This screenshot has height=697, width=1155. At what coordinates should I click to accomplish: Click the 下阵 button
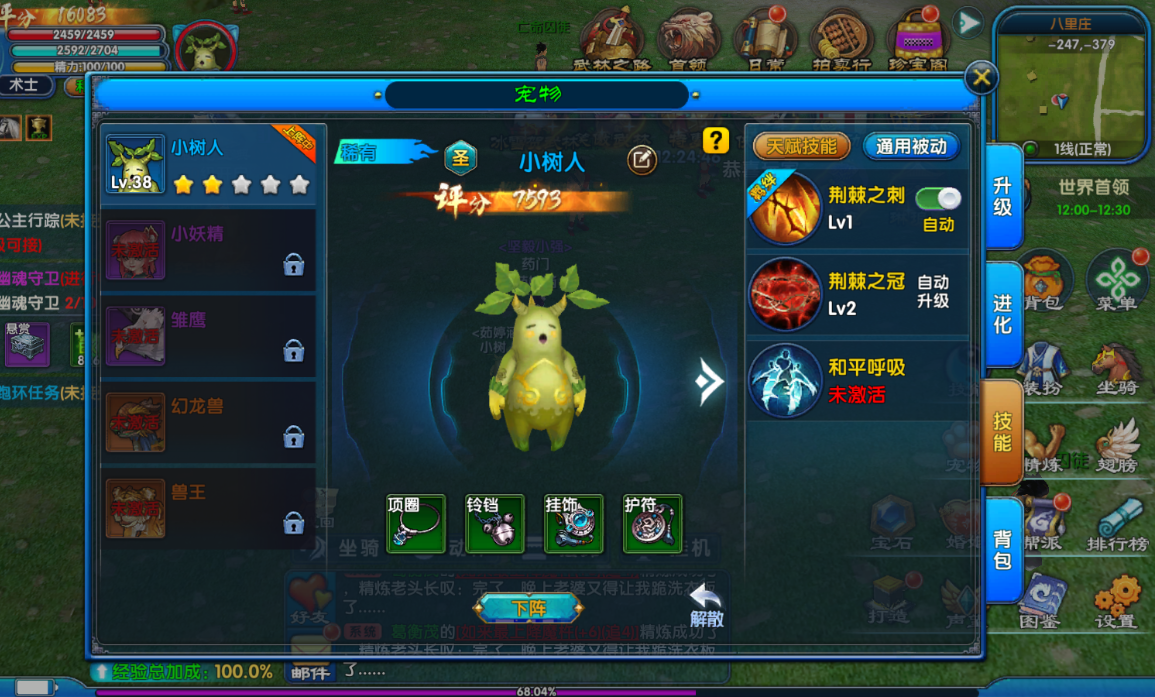(x=528, y=607)
